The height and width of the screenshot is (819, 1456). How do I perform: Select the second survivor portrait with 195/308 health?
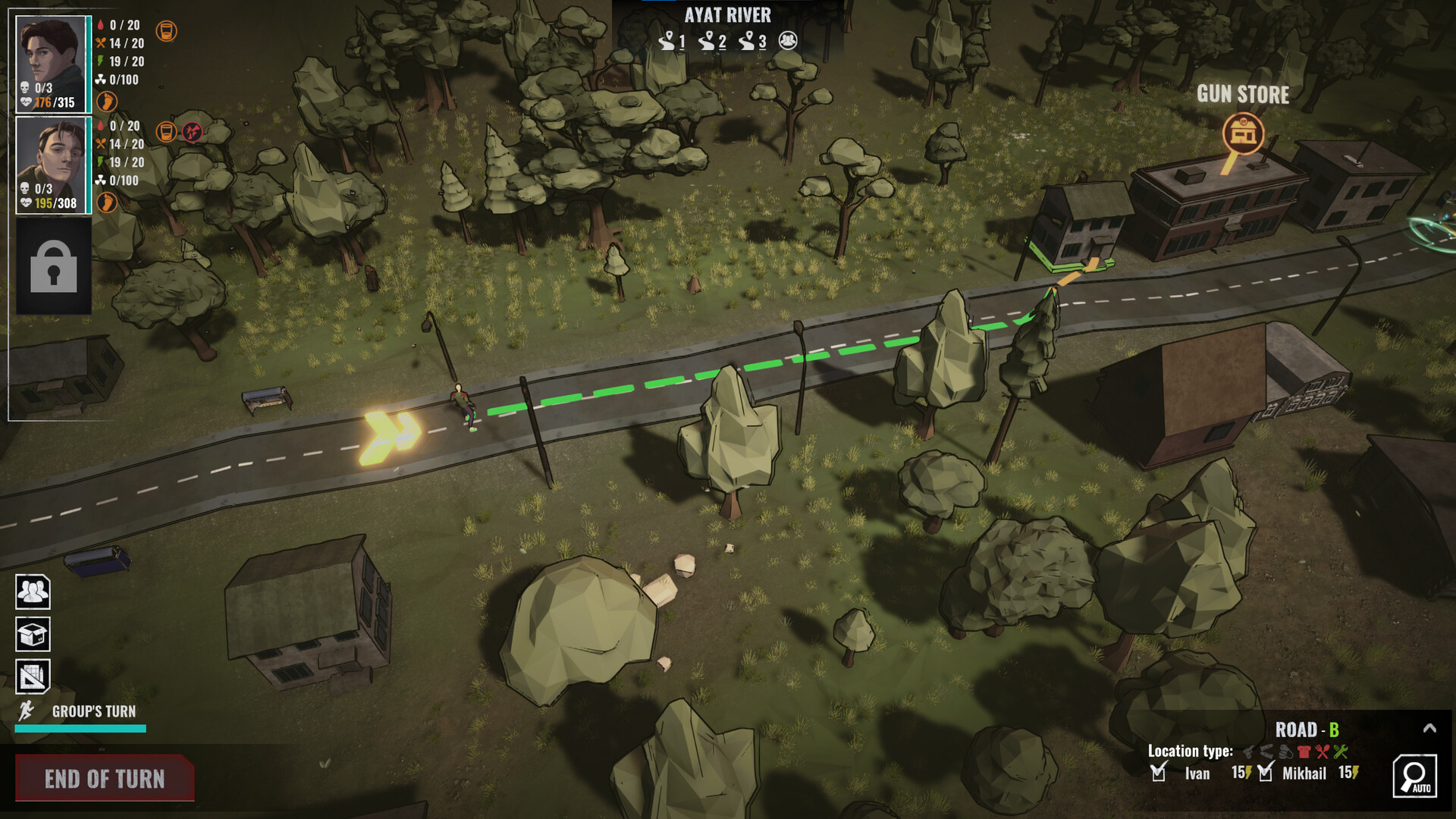coord(52,165)
